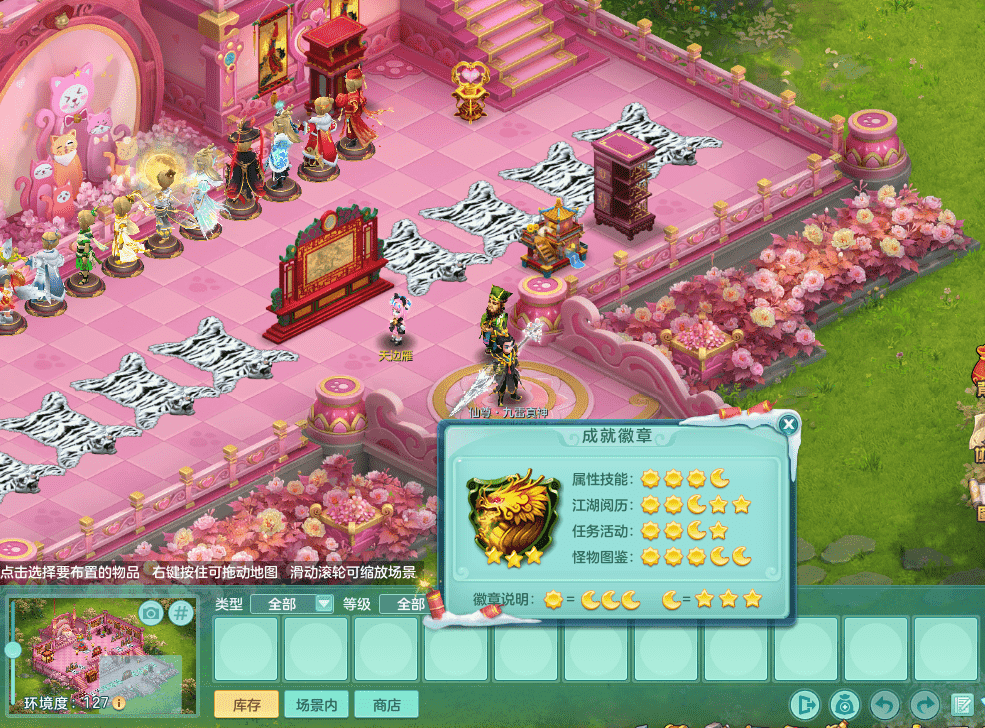Open the 等级 level filter dropdown
This screenshot has height=728, width=985.
pyautogui.click(x=411, y=604)
